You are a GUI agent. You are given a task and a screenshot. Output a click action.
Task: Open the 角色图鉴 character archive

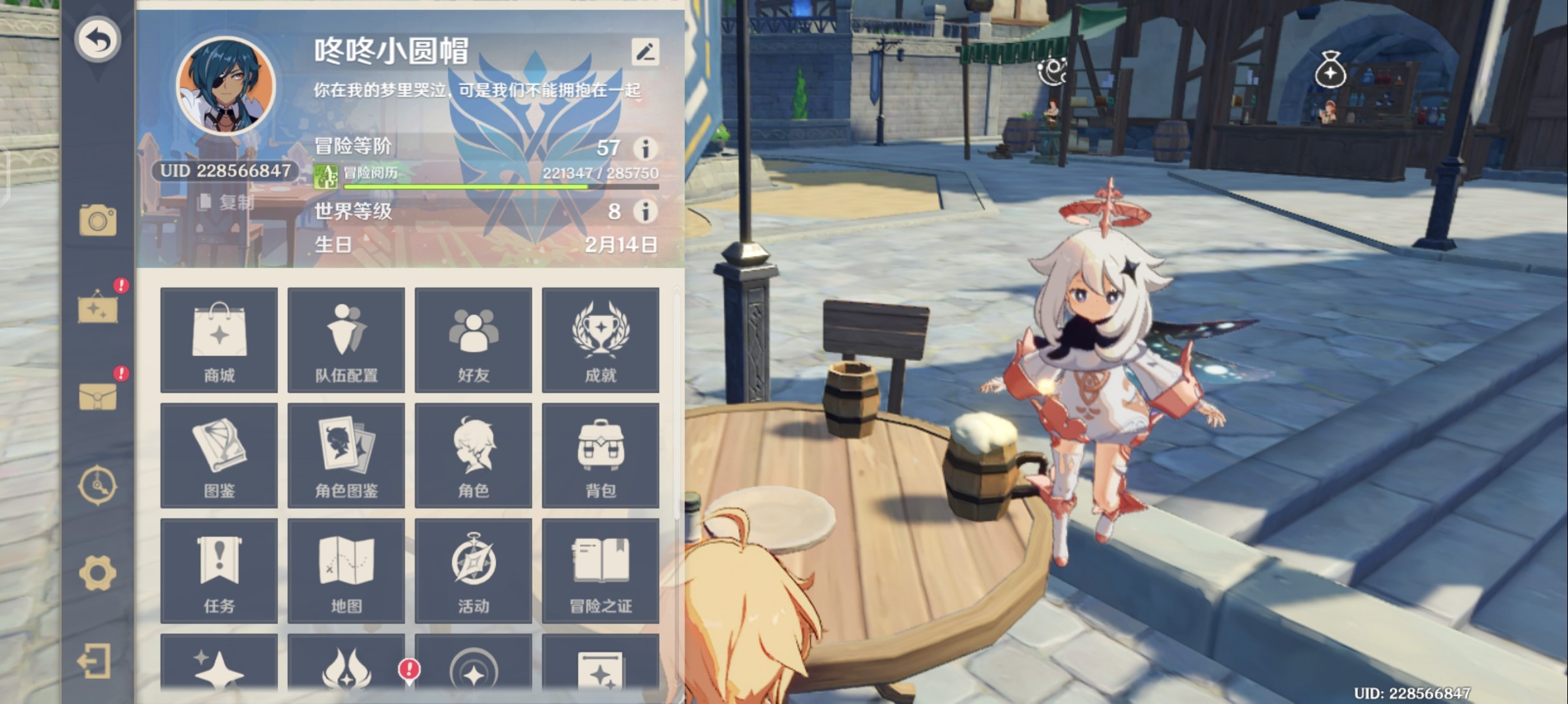346,456
